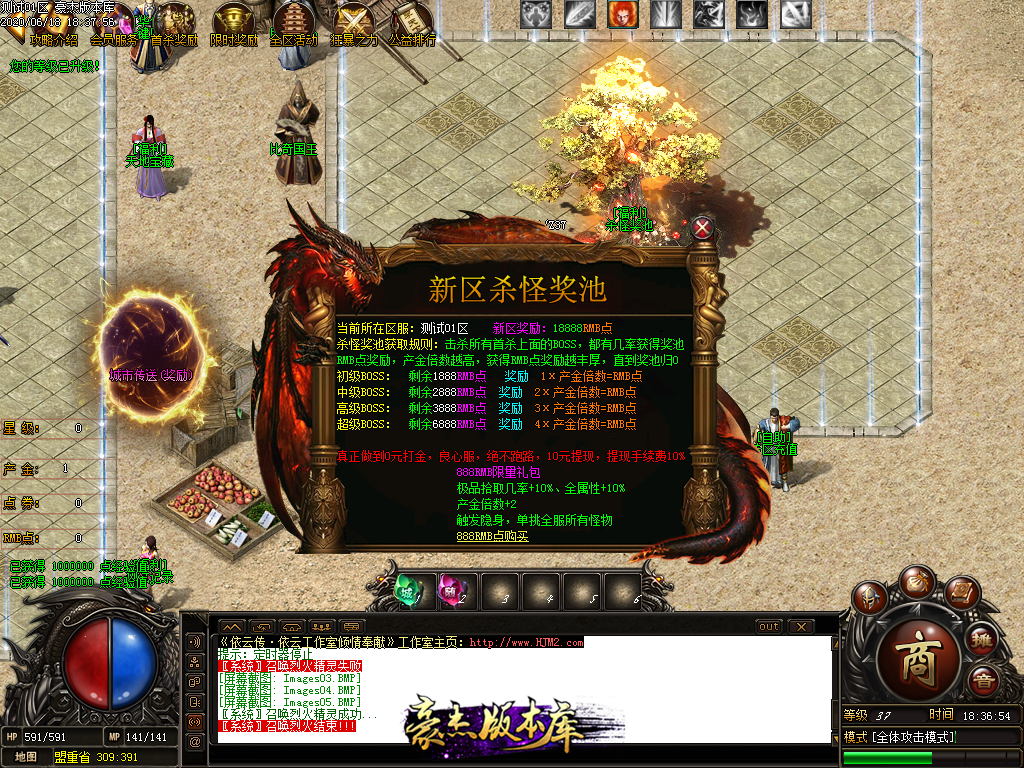The height and width of the screenshot is (768, 1024).
Task: Click the chat panel 'out' button
Action: [x=768, y=627]
